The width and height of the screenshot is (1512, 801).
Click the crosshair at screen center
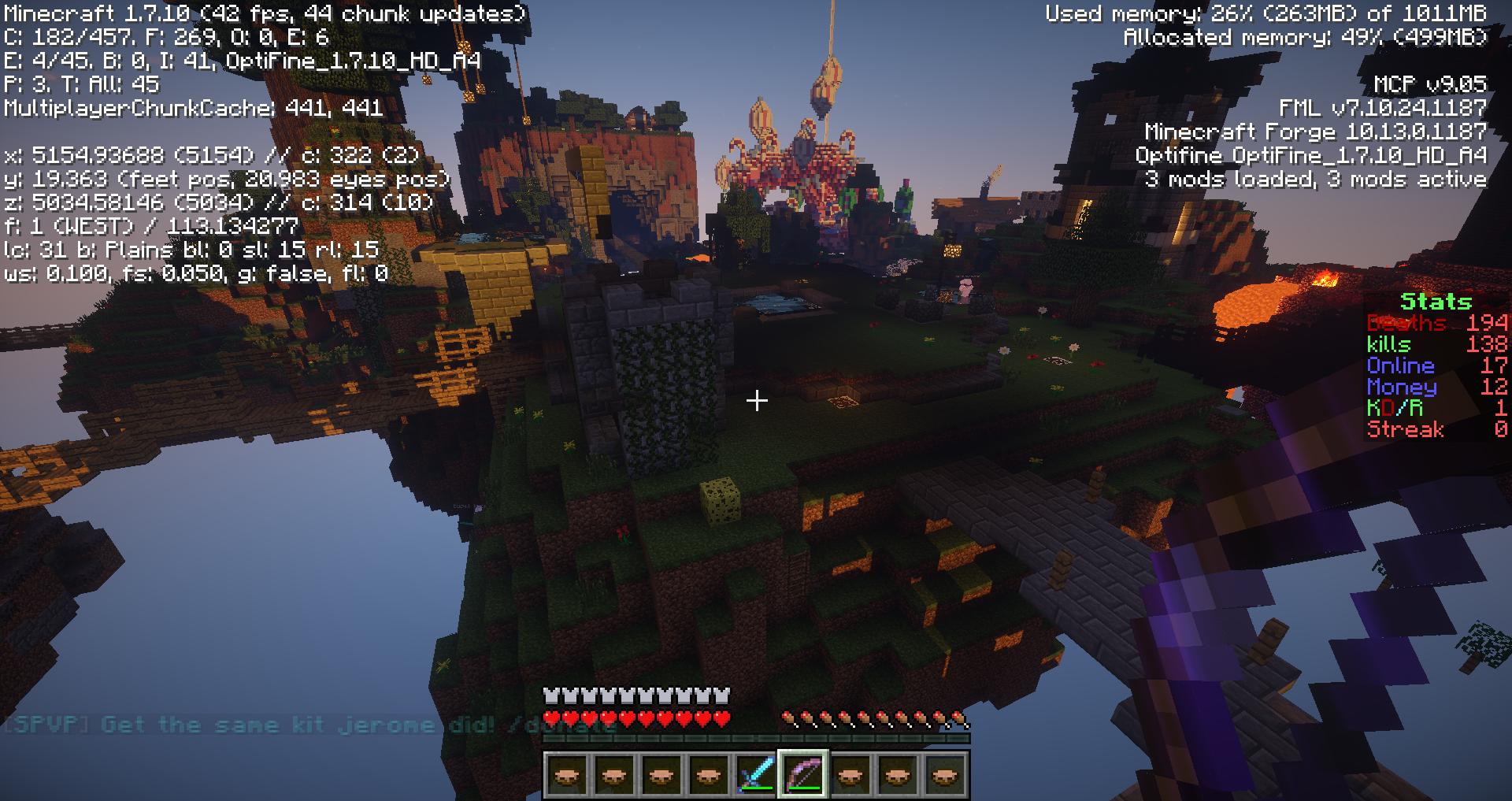pos(756,401)
